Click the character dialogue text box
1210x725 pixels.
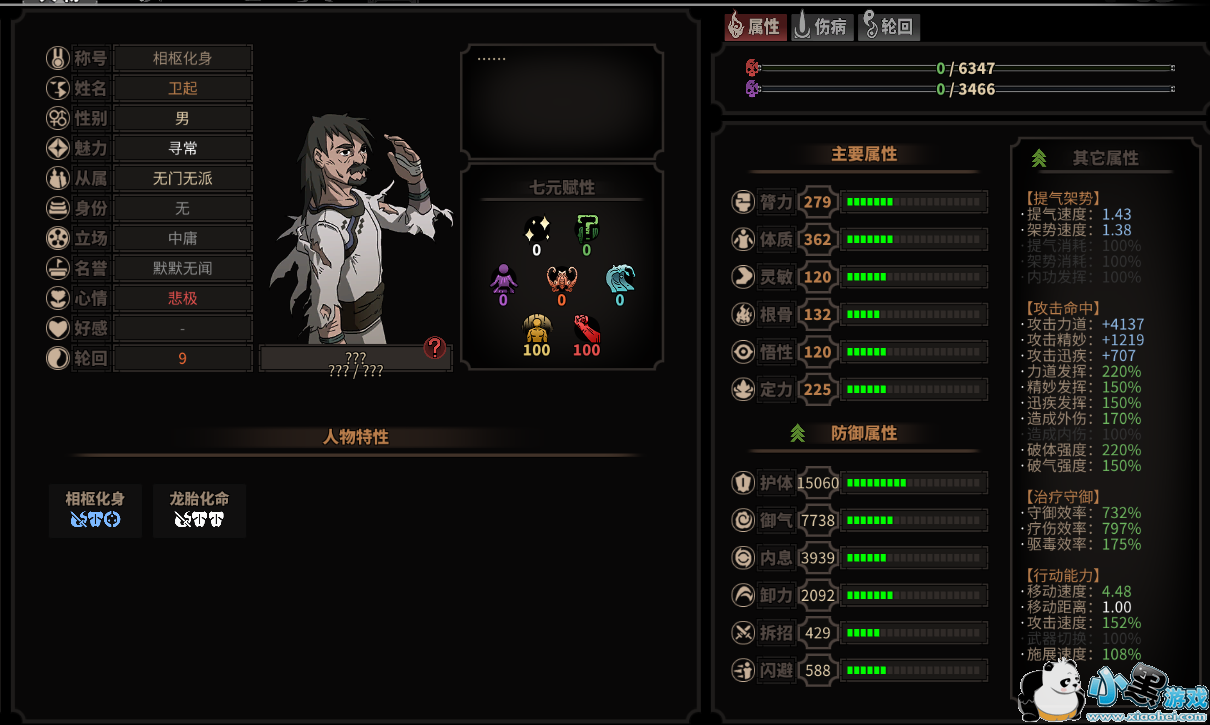click(x=561, y=102)
